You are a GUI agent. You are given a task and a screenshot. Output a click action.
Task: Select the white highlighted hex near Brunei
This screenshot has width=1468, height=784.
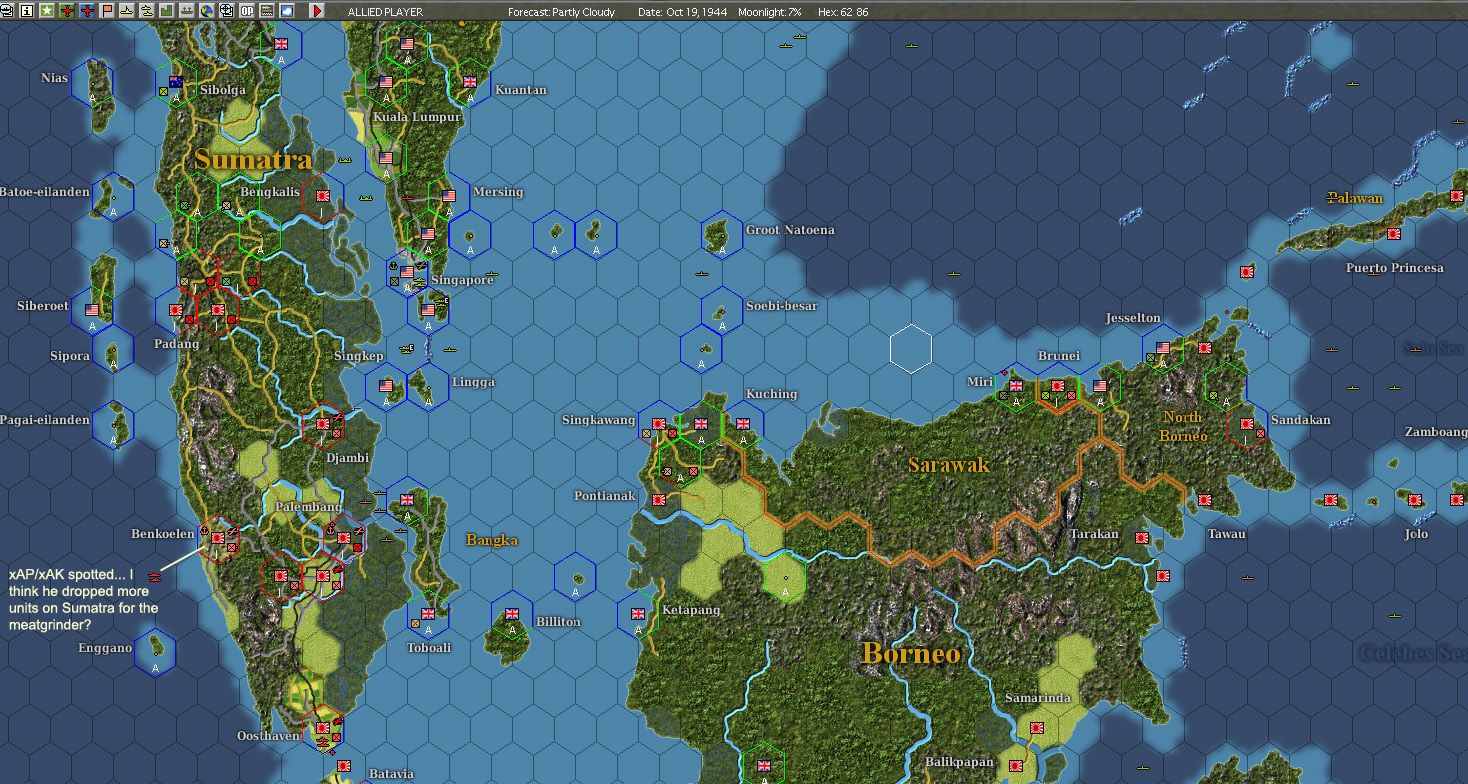click(910, 348)
